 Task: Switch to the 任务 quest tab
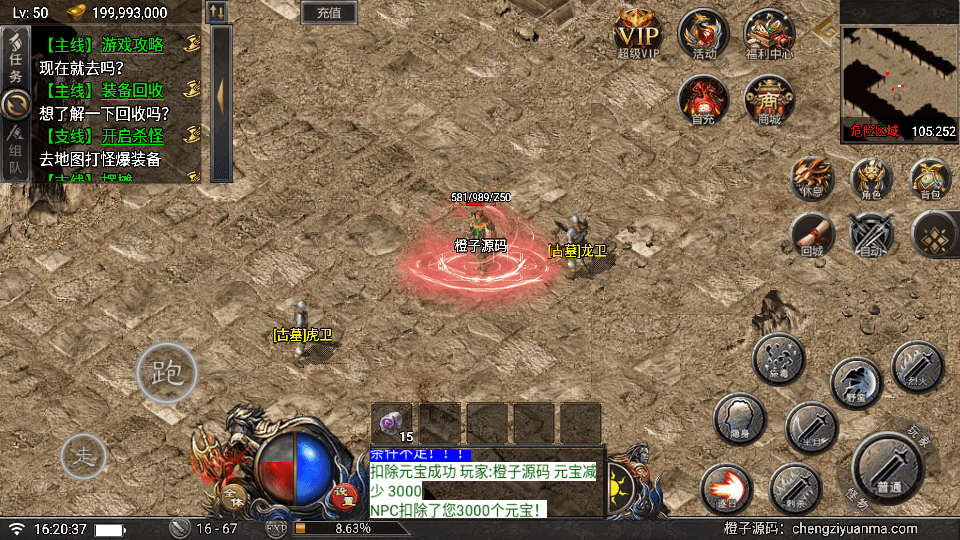(x=16, y=60)
